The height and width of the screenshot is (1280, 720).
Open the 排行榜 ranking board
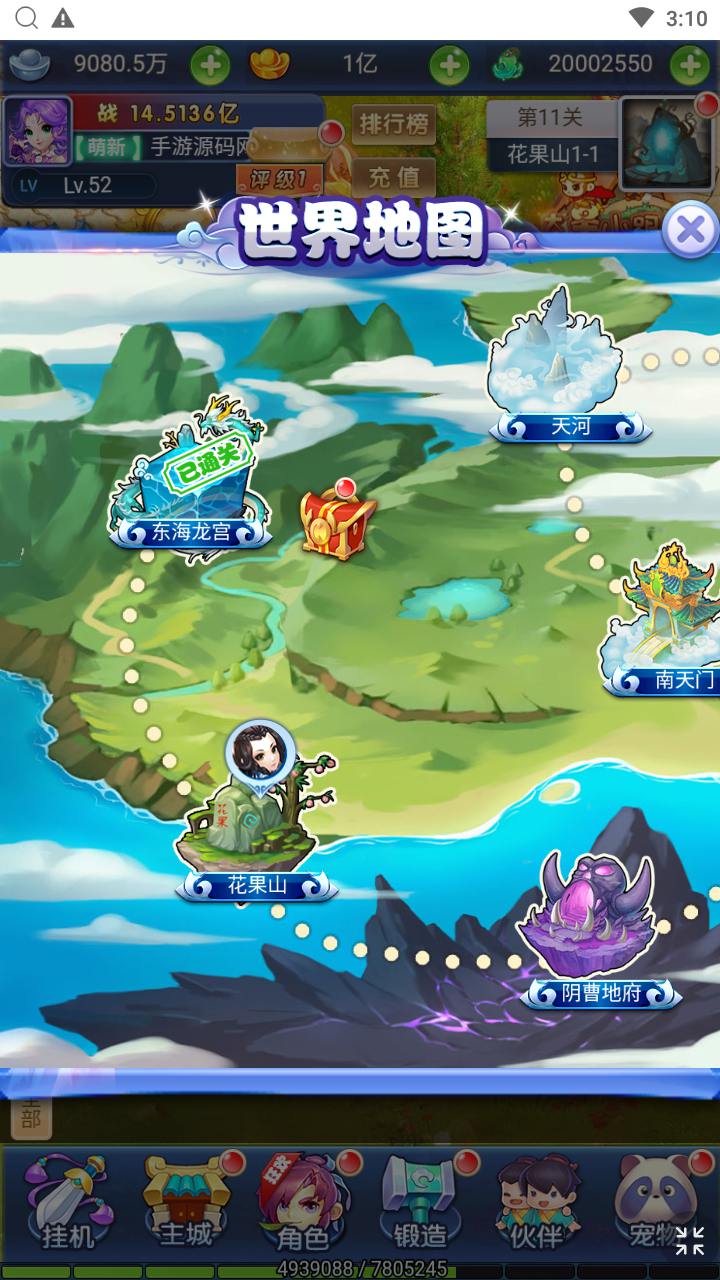pos(393,126)
